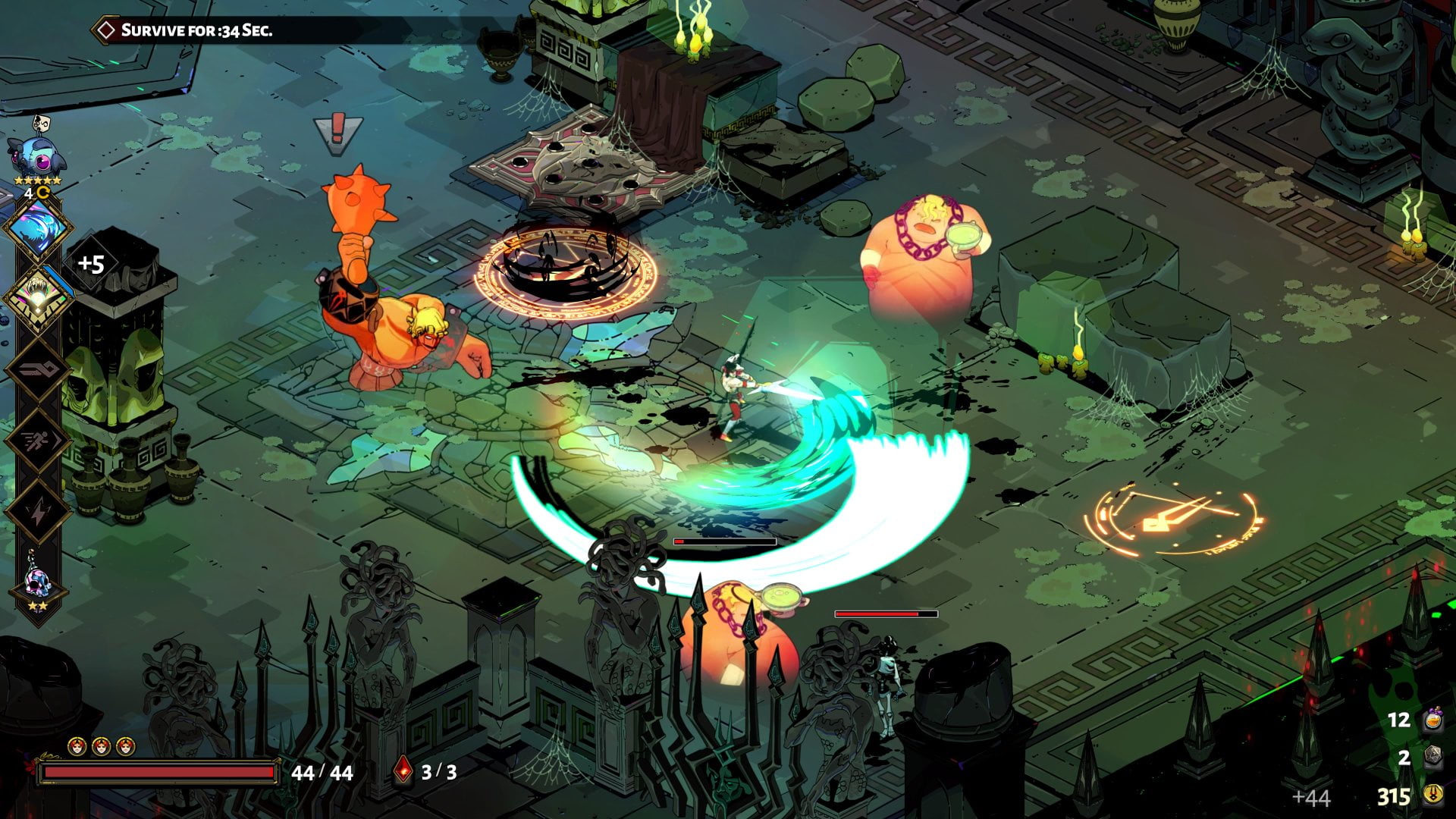
Task: Click the healing flask icon beside 12
Action: [x=1432, y=721]
